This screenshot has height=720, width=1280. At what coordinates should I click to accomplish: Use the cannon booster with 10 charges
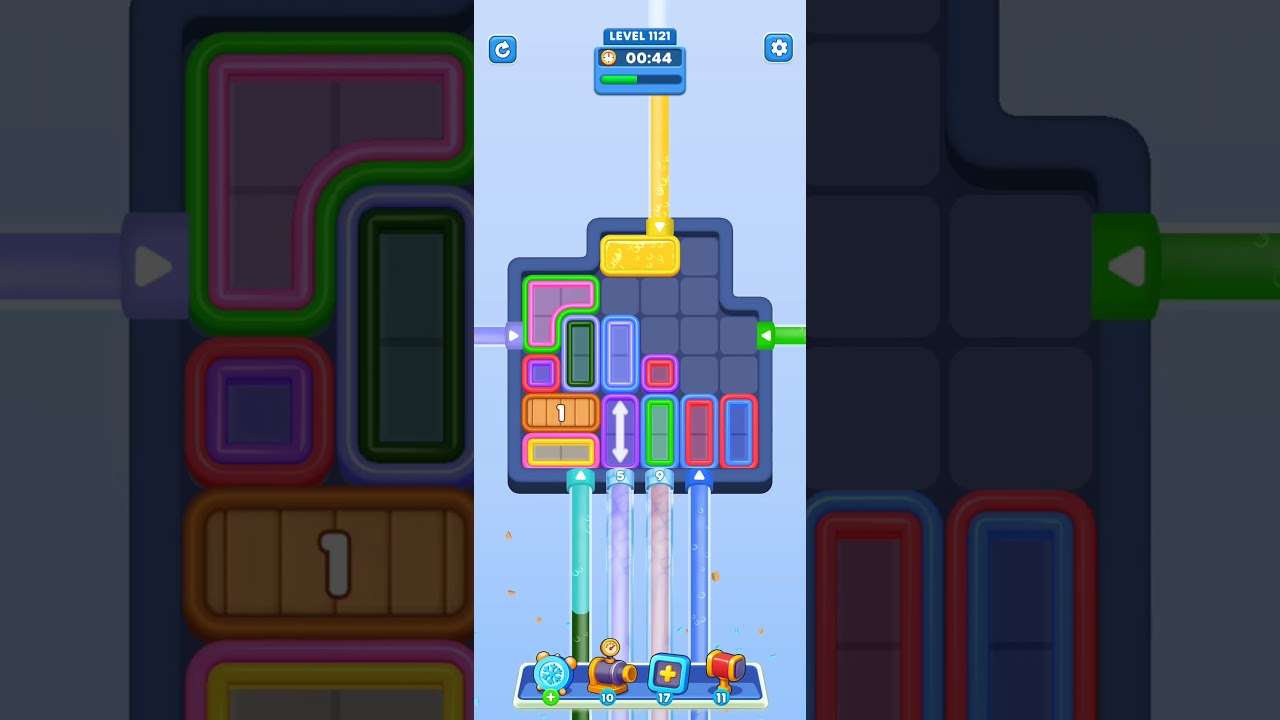[611, 675]
